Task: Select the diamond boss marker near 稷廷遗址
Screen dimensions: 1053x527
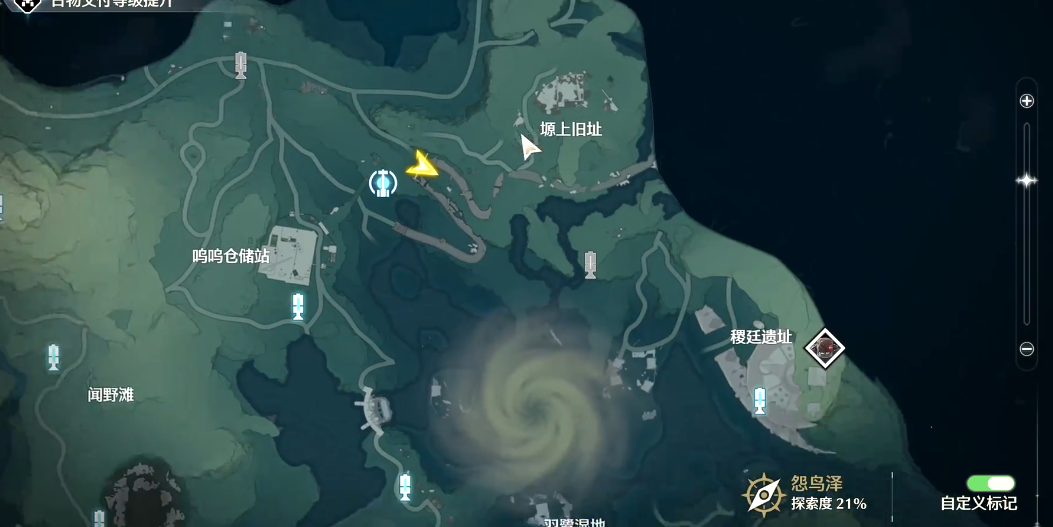Action: point(825,348)
